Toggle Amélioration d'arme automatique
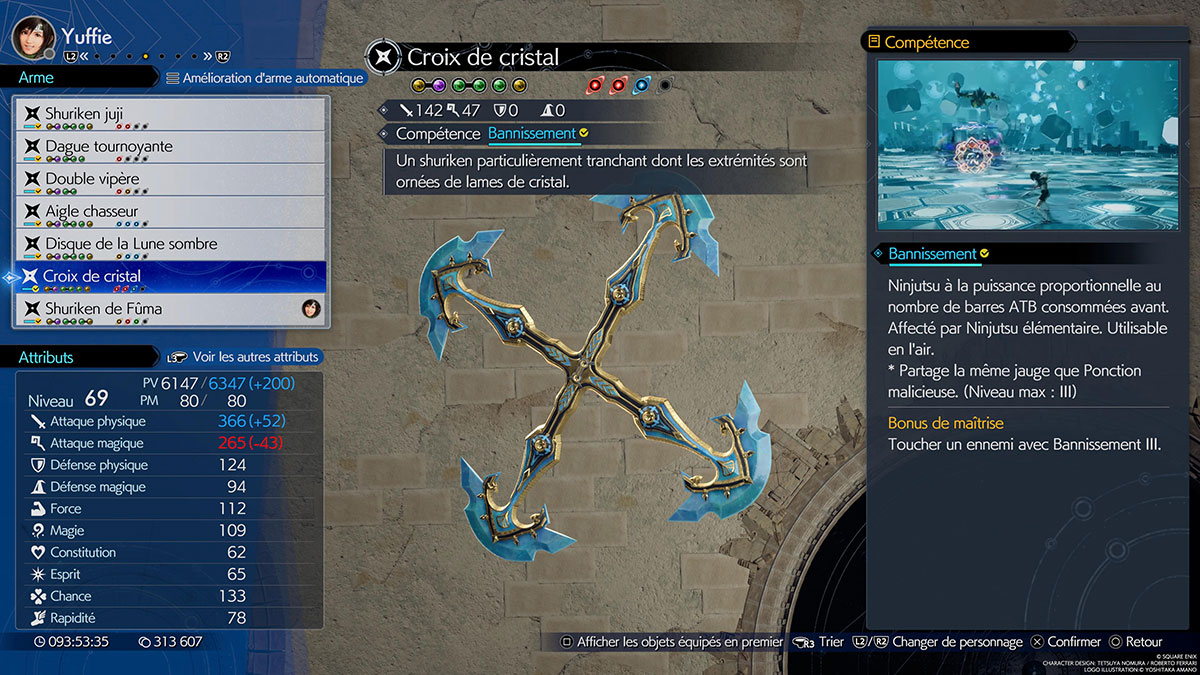Image resolution: width=1200 pixels, height=675 pixels. click(x=264, y=77)
